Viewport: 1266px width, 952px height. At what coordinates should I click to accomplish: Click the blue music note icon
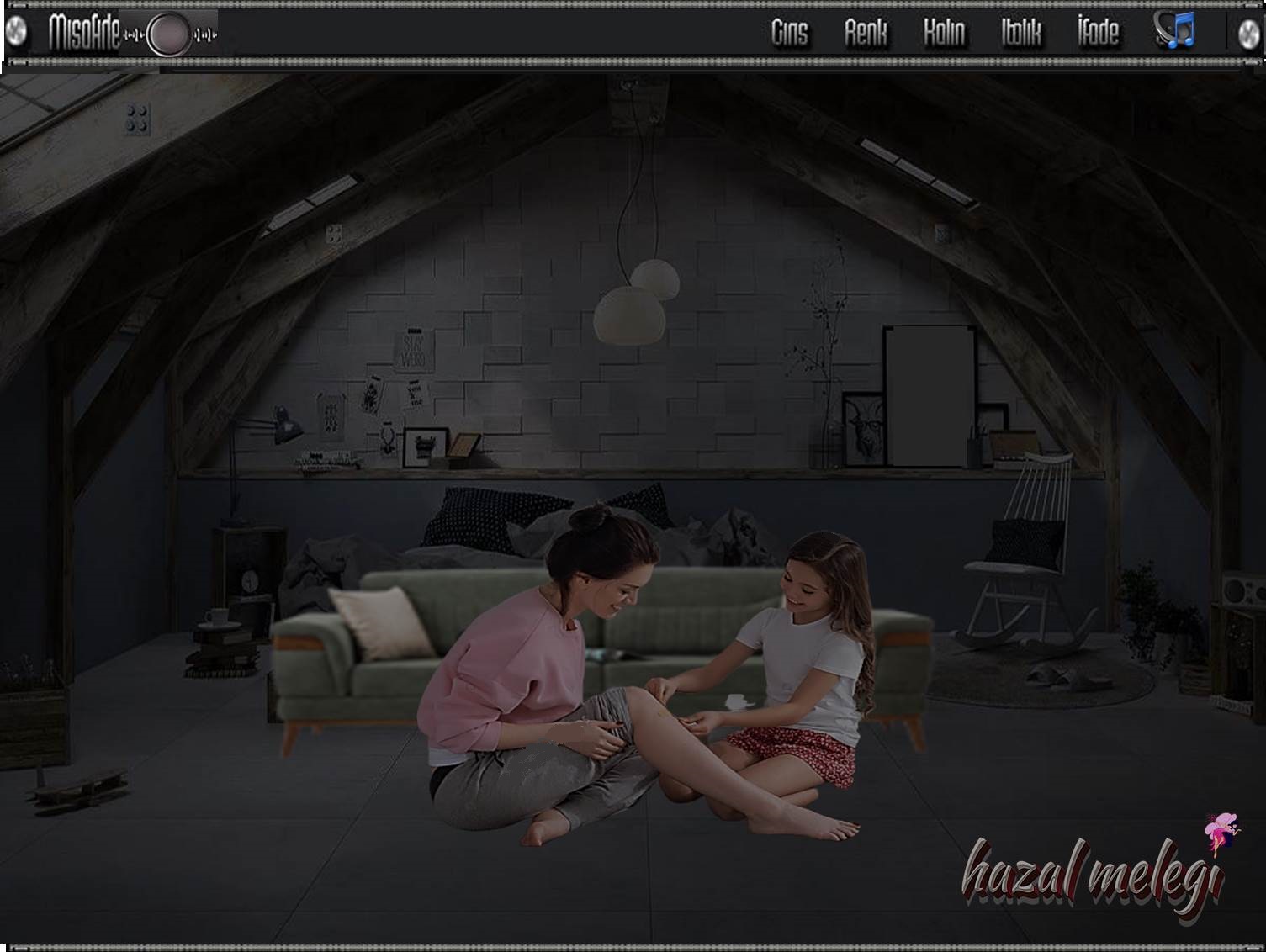click(x=1175, y=31)
